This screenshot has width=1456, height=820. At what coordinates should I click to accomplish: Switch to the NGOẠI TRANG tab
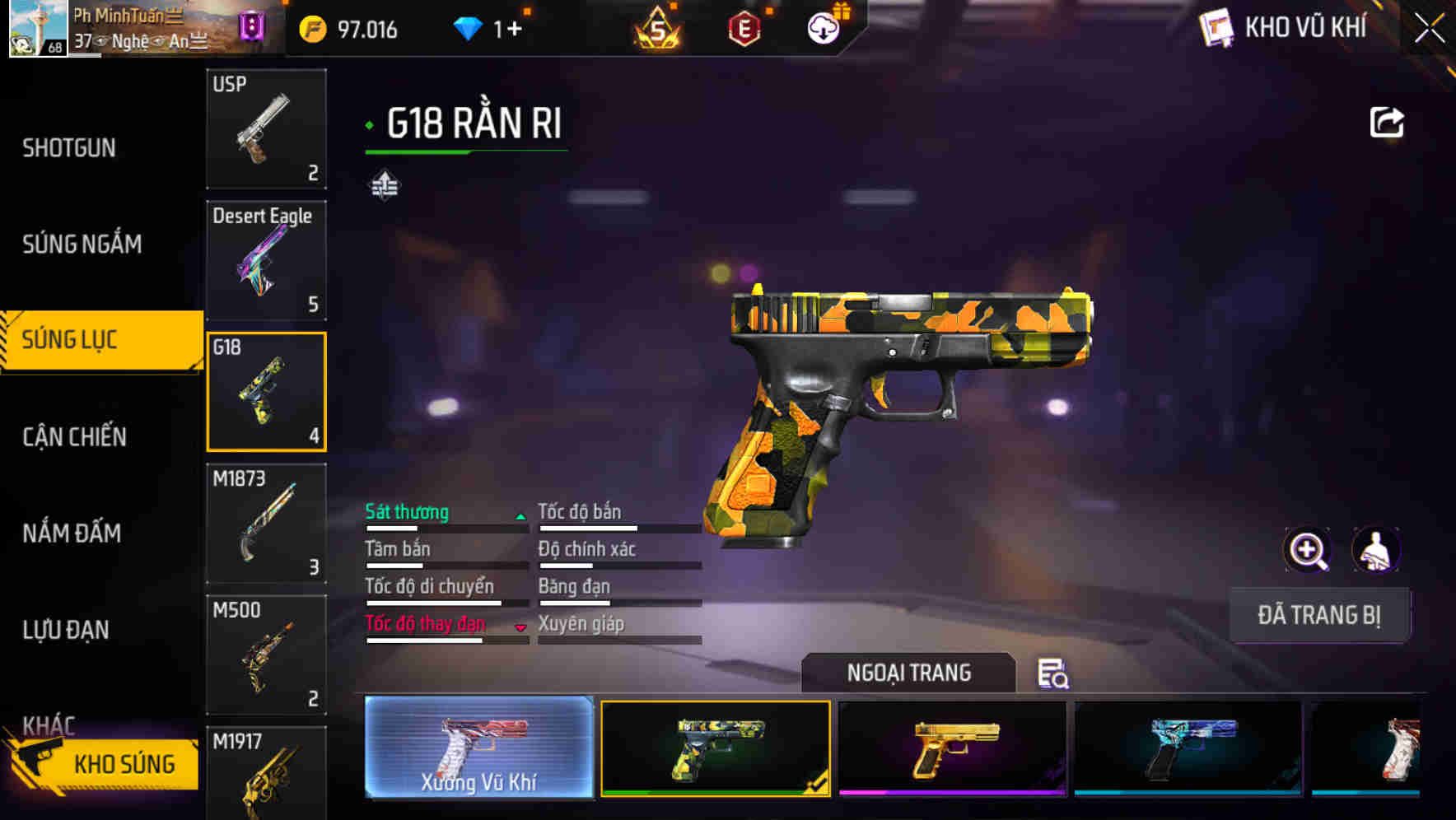[910, 673]
